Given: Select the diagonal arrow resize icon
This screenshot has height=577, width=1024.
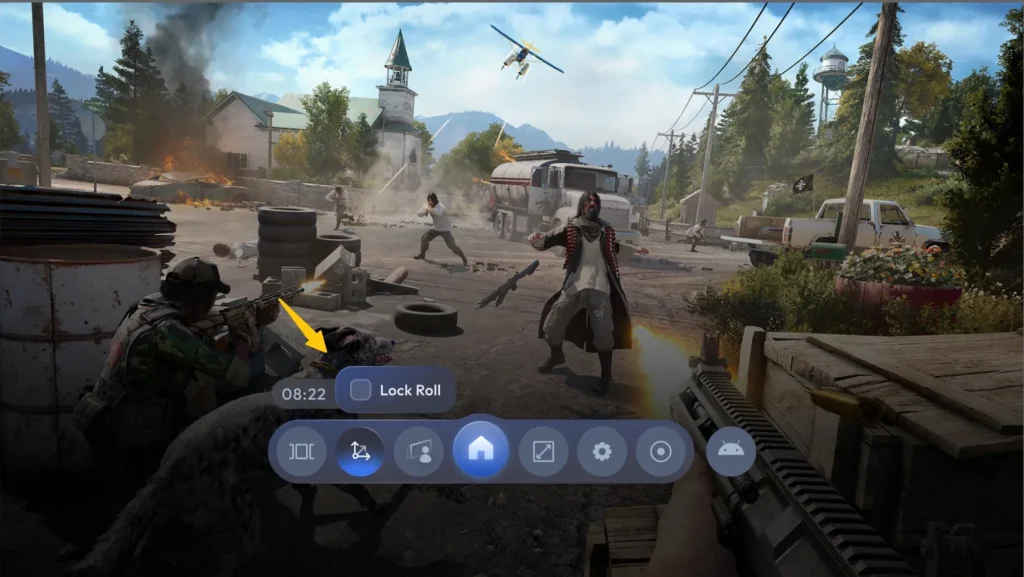Looking at the screenshot, I should (x=543, y=452).
